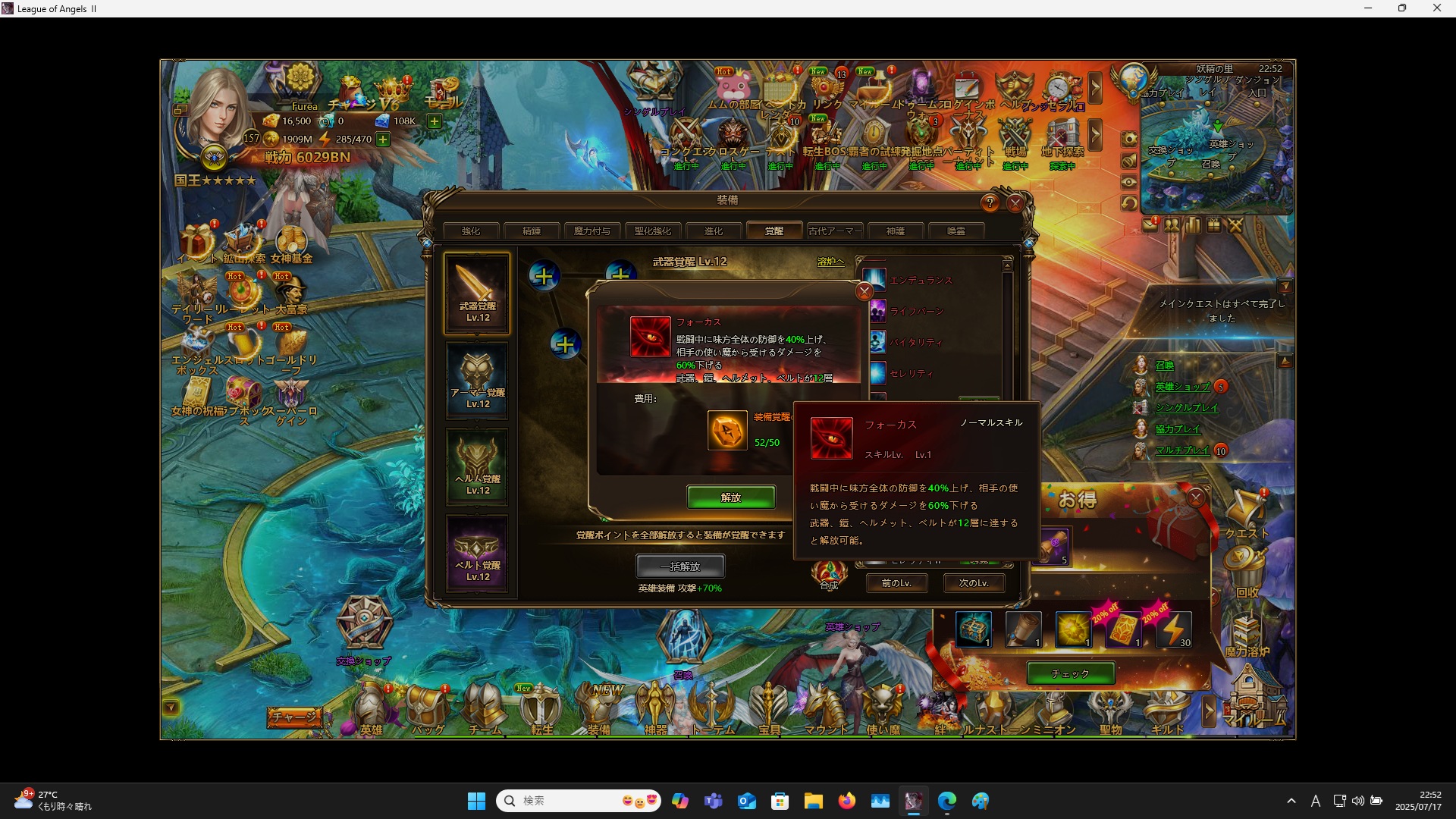Switch to the 強化 tab
The width and height of the screenshot is (1456, 819).
click(471, 231)
